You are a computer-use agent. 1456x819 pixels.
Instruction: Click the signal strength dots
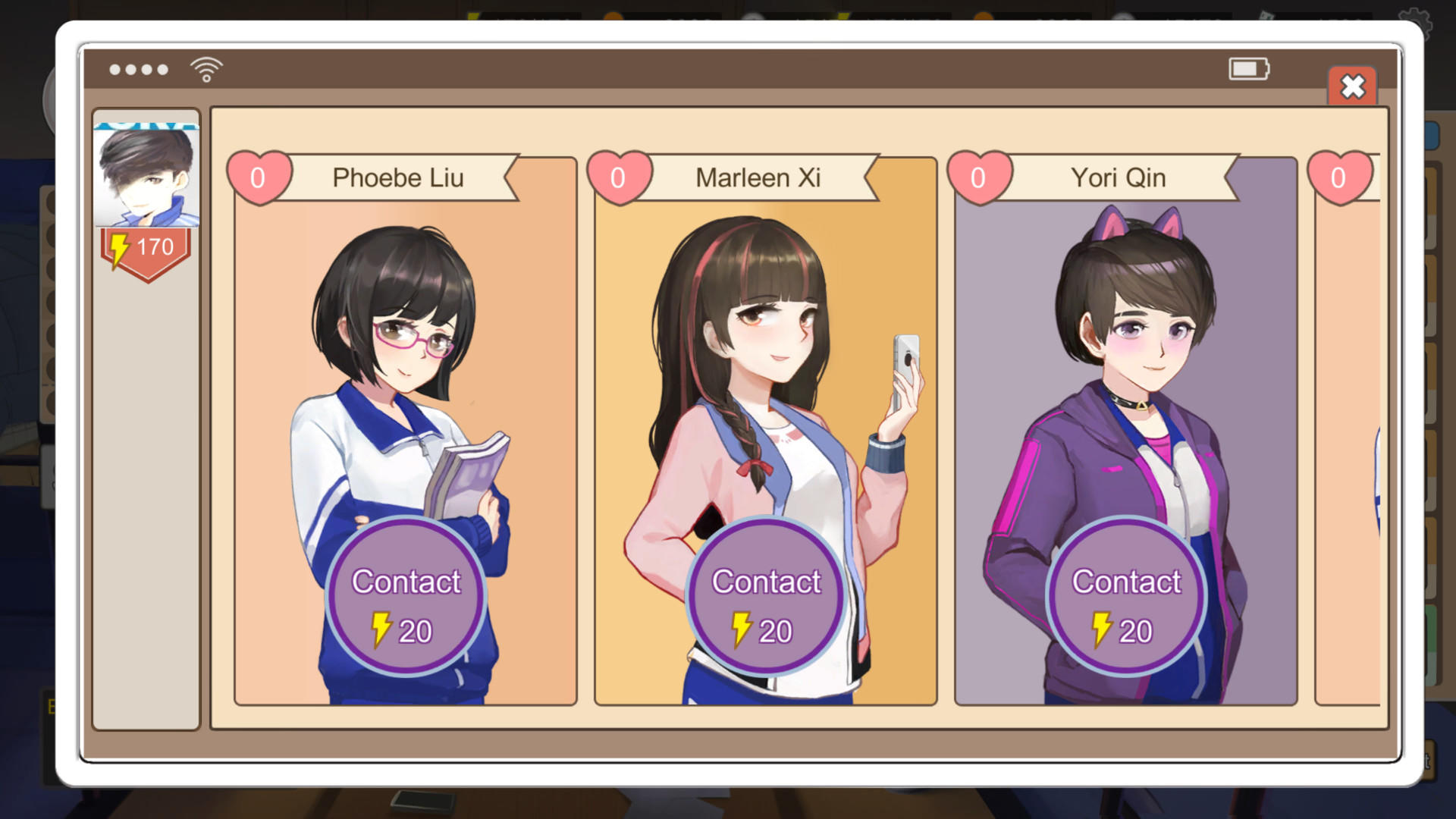139,69
